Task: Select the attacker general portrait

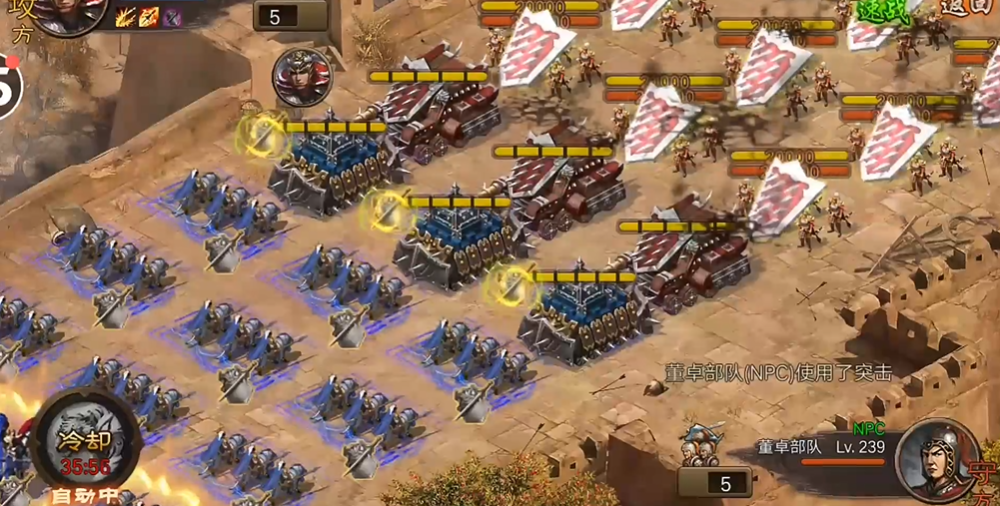Action: [70, 14]
